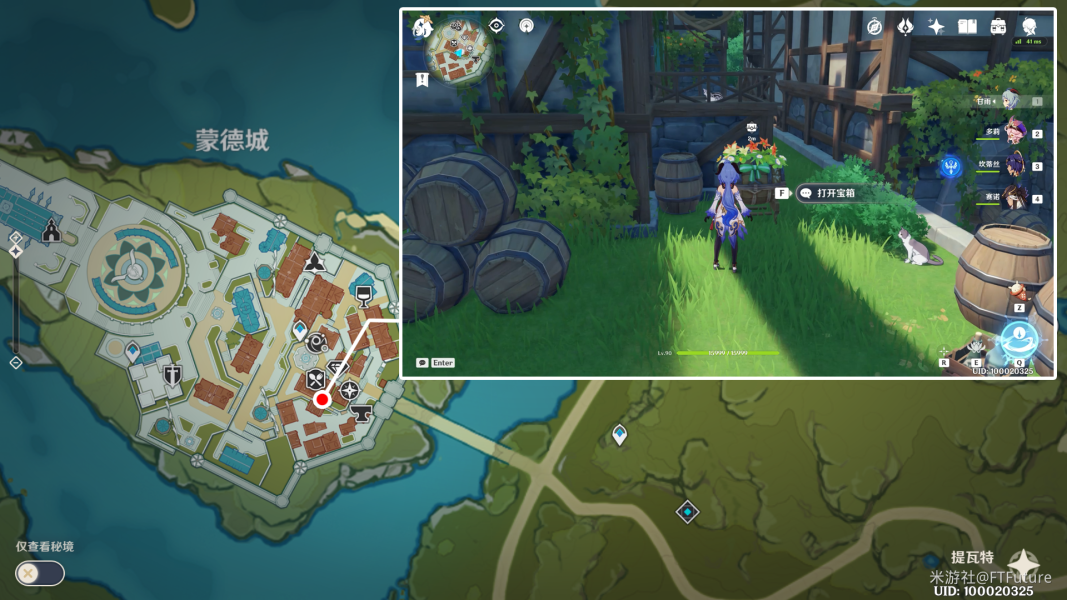
Task: Toggle the domains-only filter switch
Action: [x=40, y=573]
